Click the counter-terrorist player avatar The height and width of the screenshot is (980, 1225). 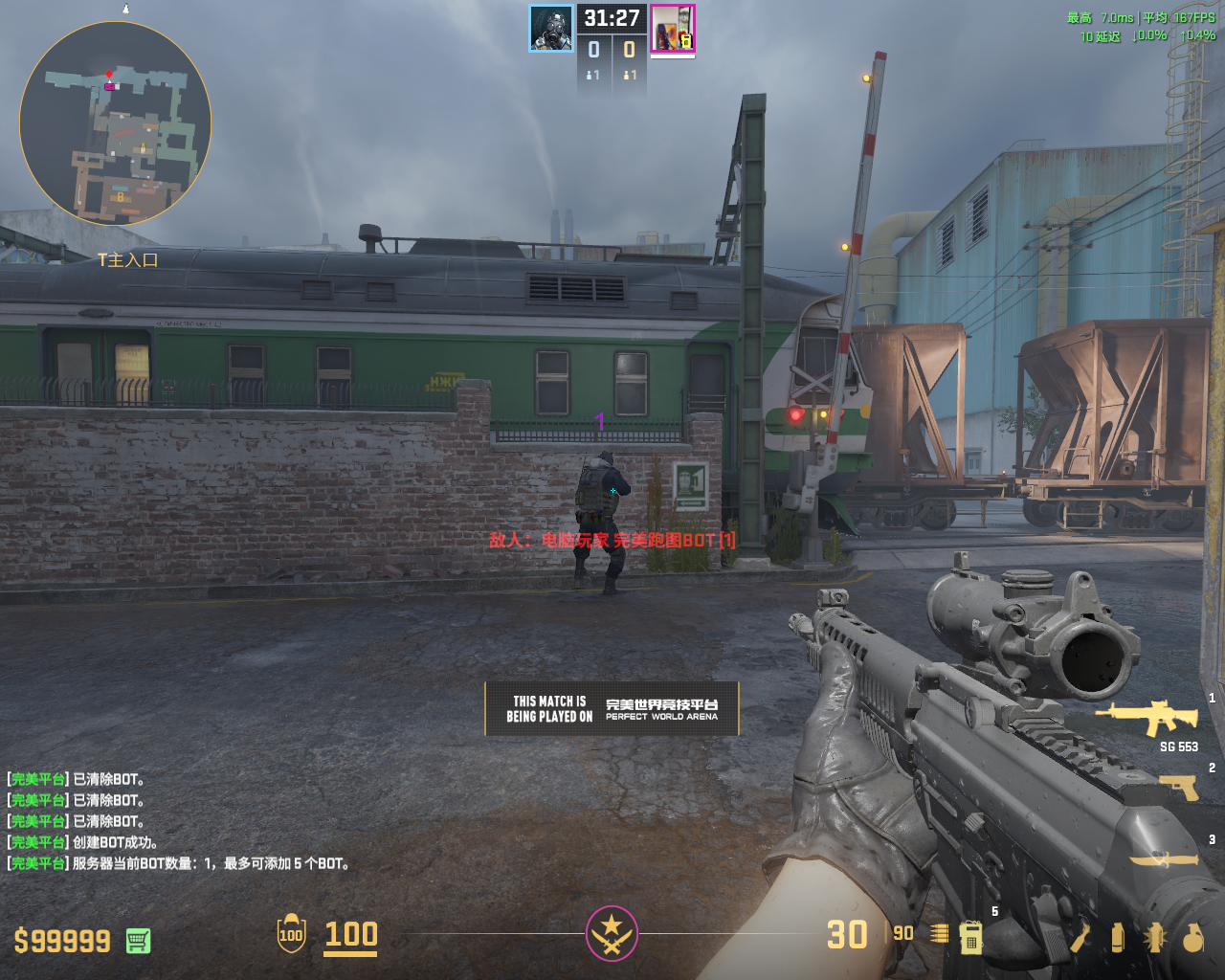551,28
